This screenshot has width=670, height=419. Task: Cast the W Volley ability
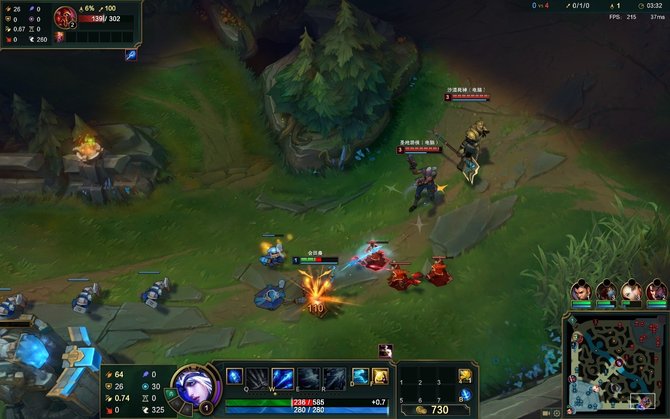click(x=283, y=377)
